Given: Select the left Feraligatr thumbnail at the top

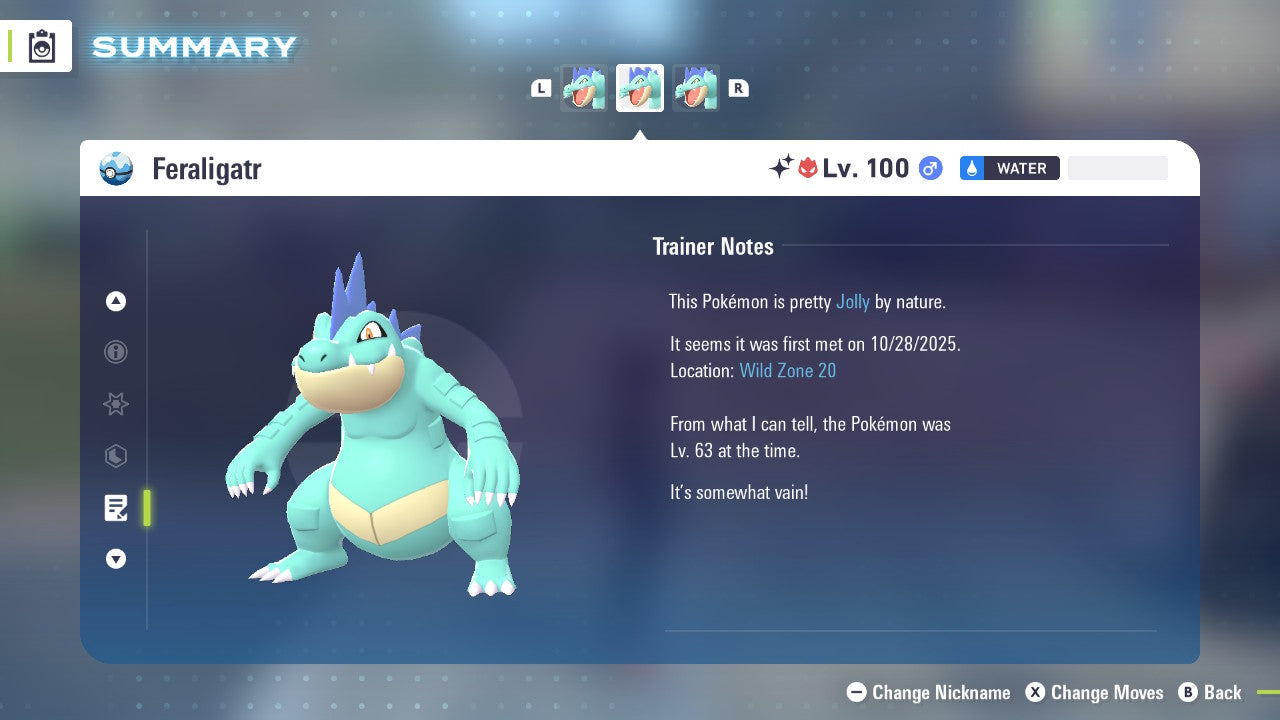Looking at the screenshot, I should (584, 88).
